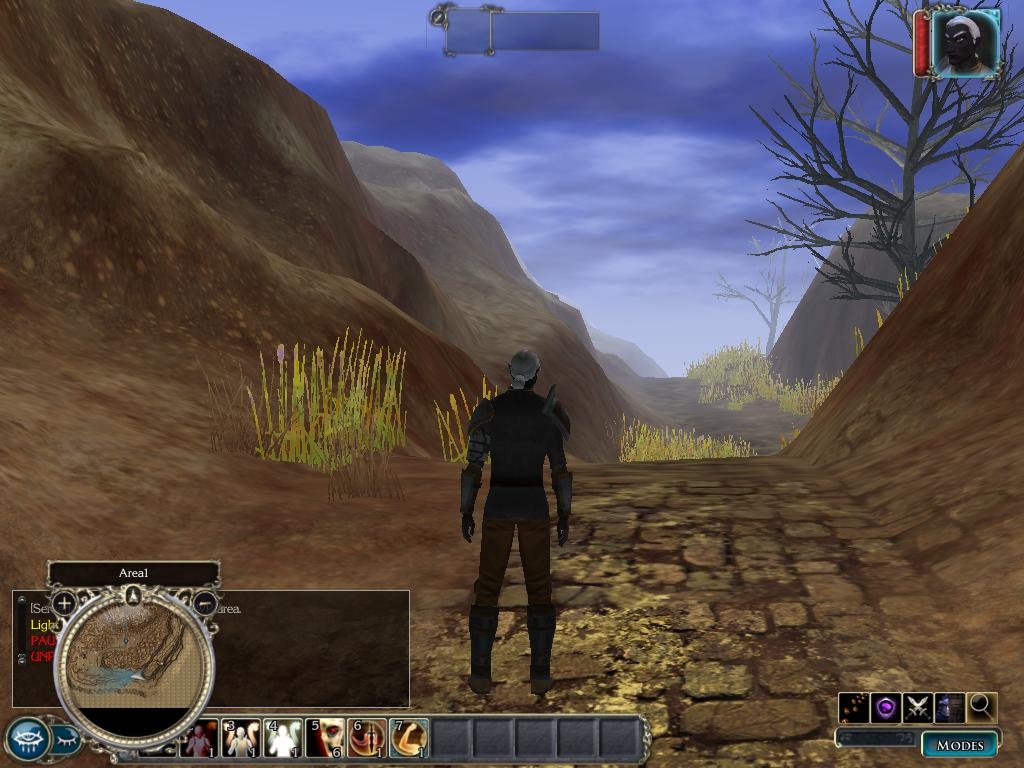Use the flexed arm ability in slot 7
This screenshot has width=1024, height=768.
(x=408, y=739)
